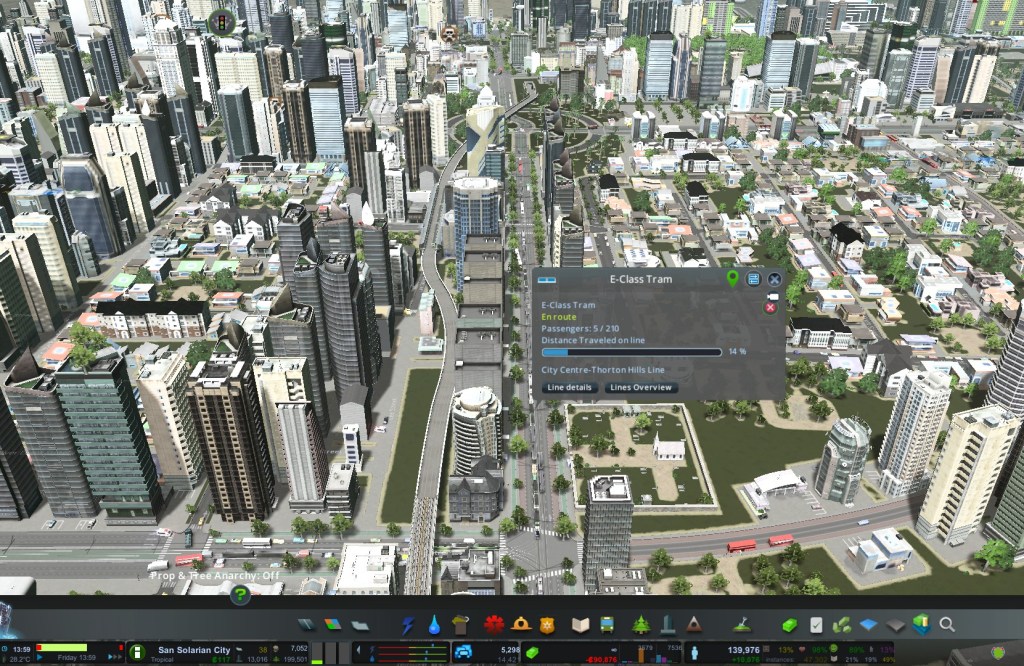Click the magnifying glass search icon
The image size is (1024, 666).
pos(946,625)
